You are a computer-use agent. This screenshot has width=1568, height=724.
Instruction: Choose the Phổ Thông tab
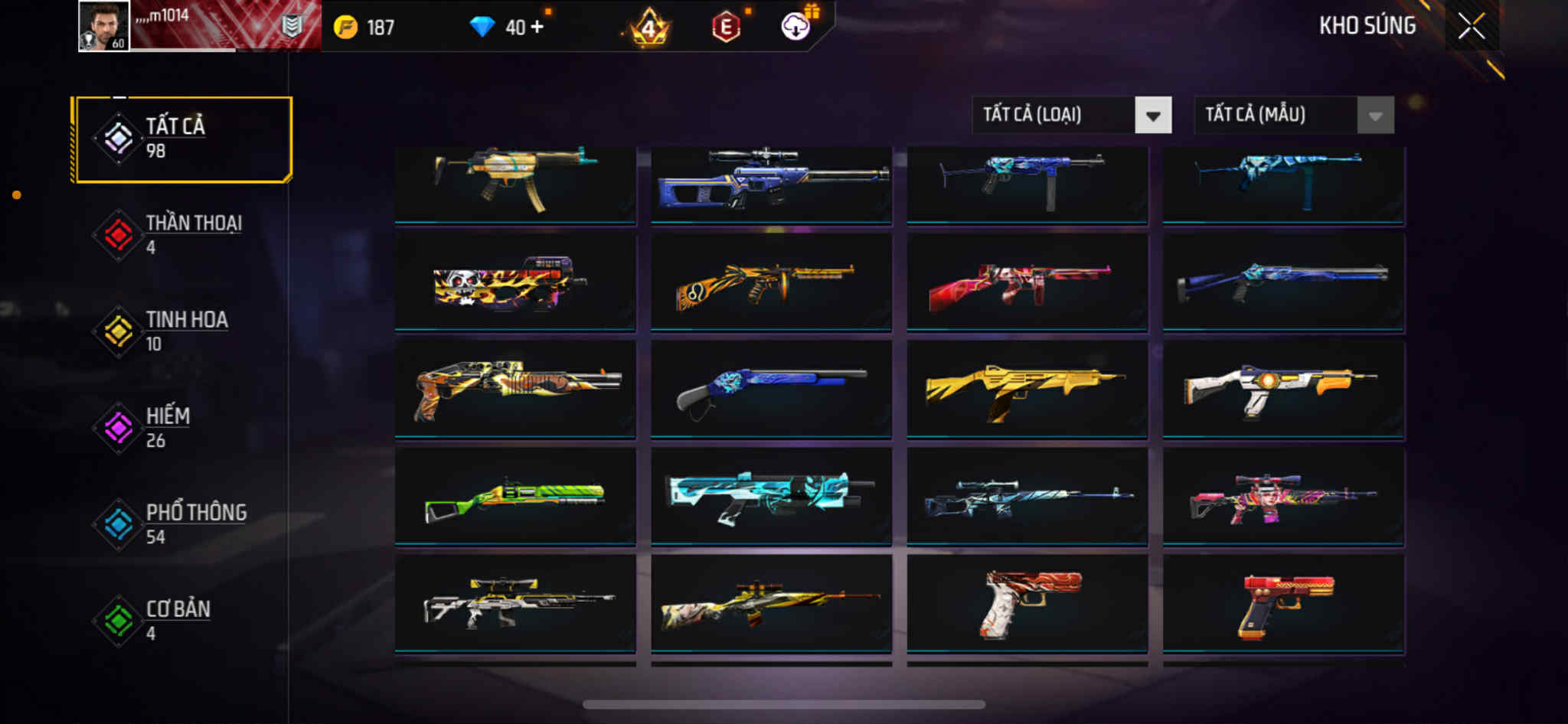coord(182,524)
